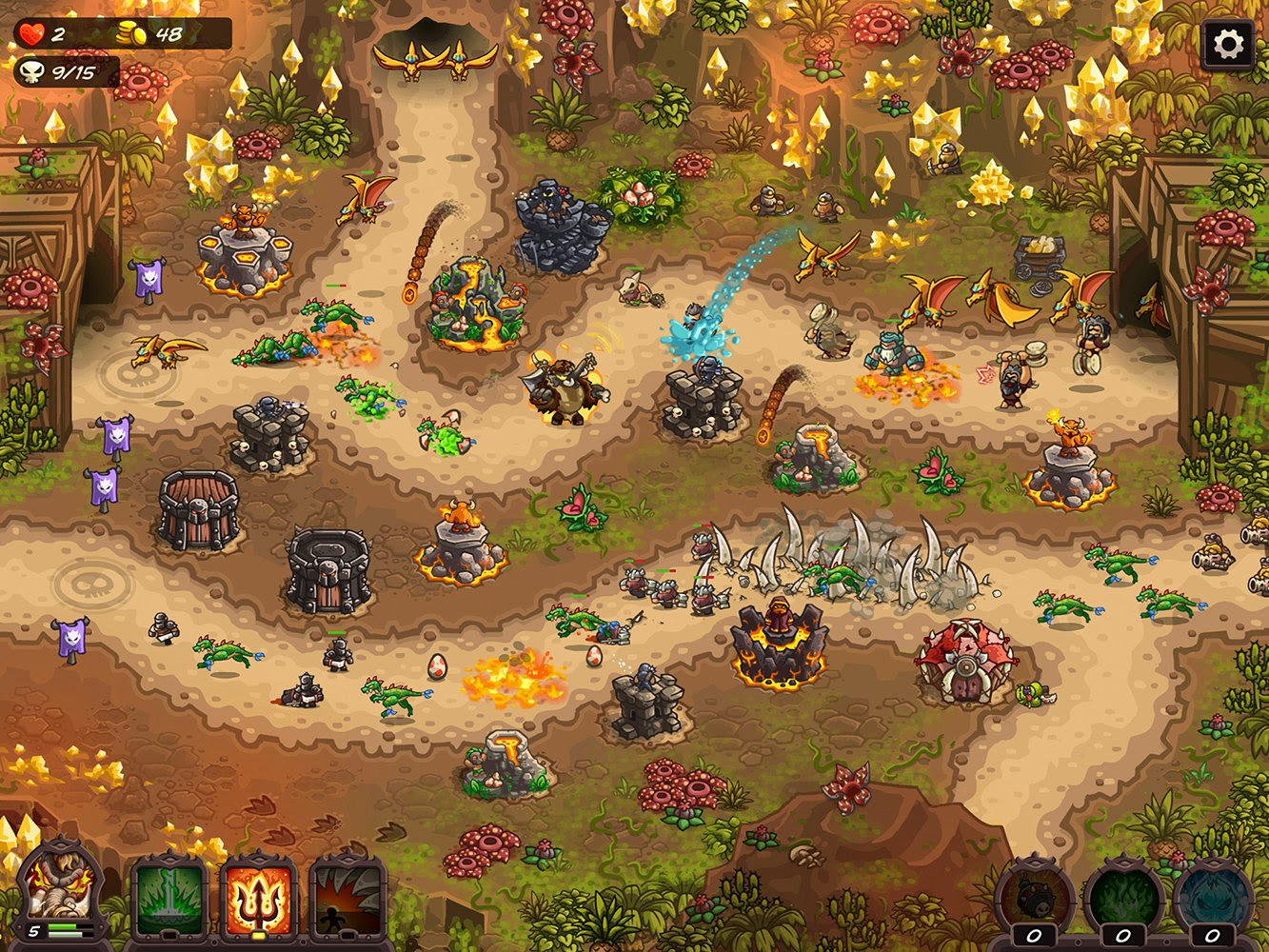This screenshot has width=1269, height=952.
Task: Activate the green sword strike spell
Action: (169, 897)
